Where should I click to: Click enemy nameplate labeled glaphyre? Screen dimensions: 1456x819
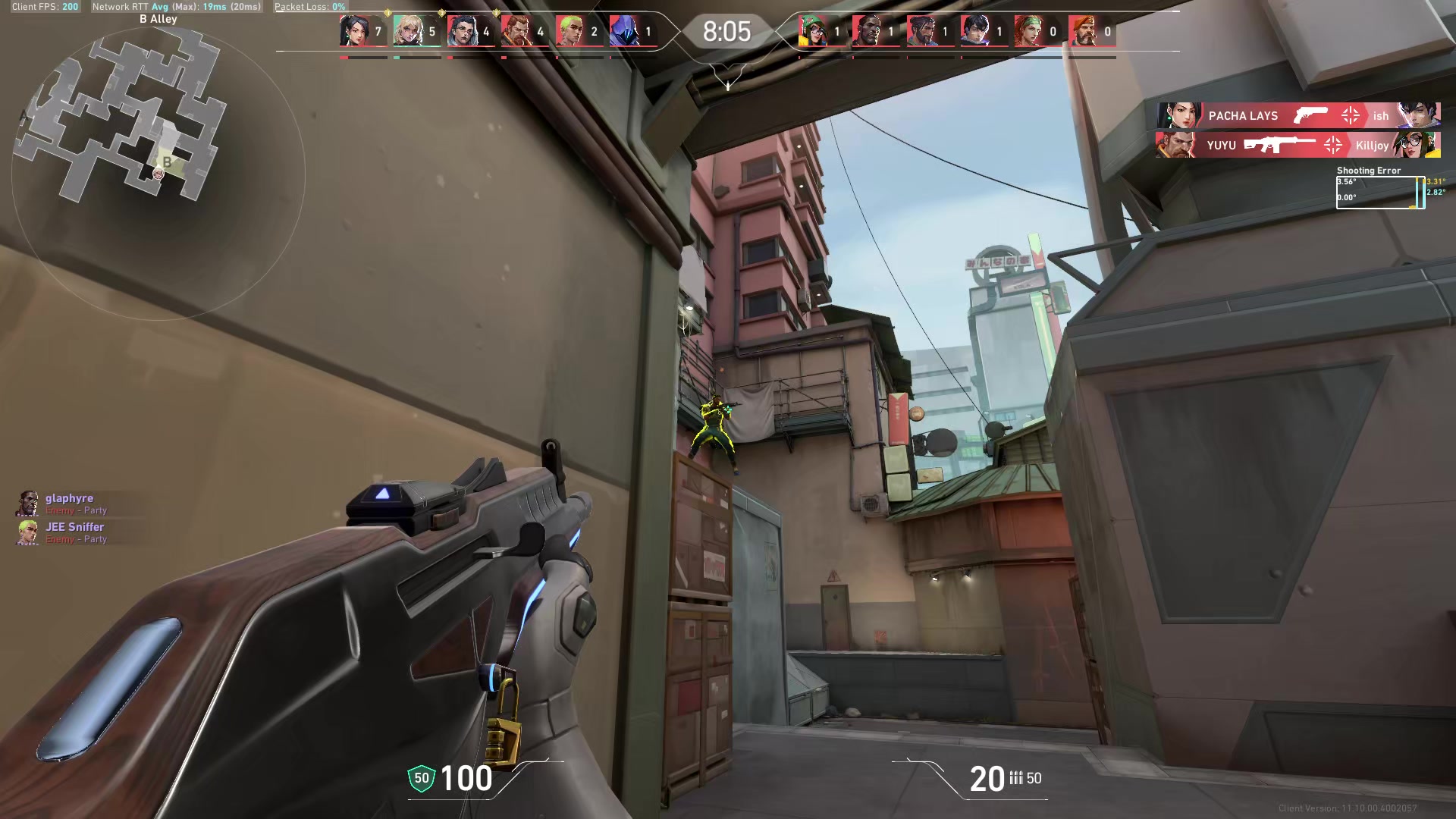click(68, 498)
